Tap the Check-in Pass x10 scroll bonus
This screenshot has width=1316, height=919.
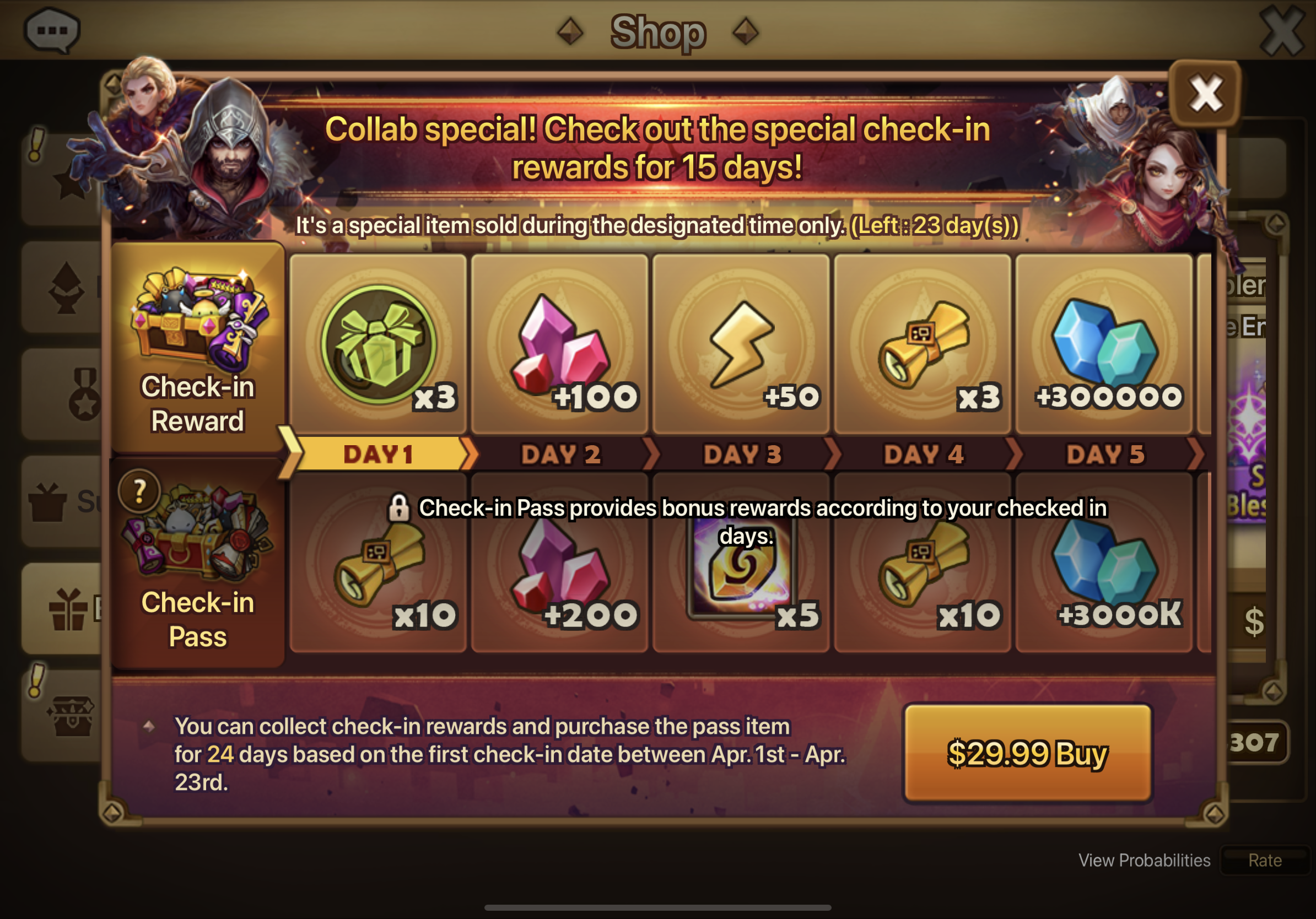click(x=378, y=573)
